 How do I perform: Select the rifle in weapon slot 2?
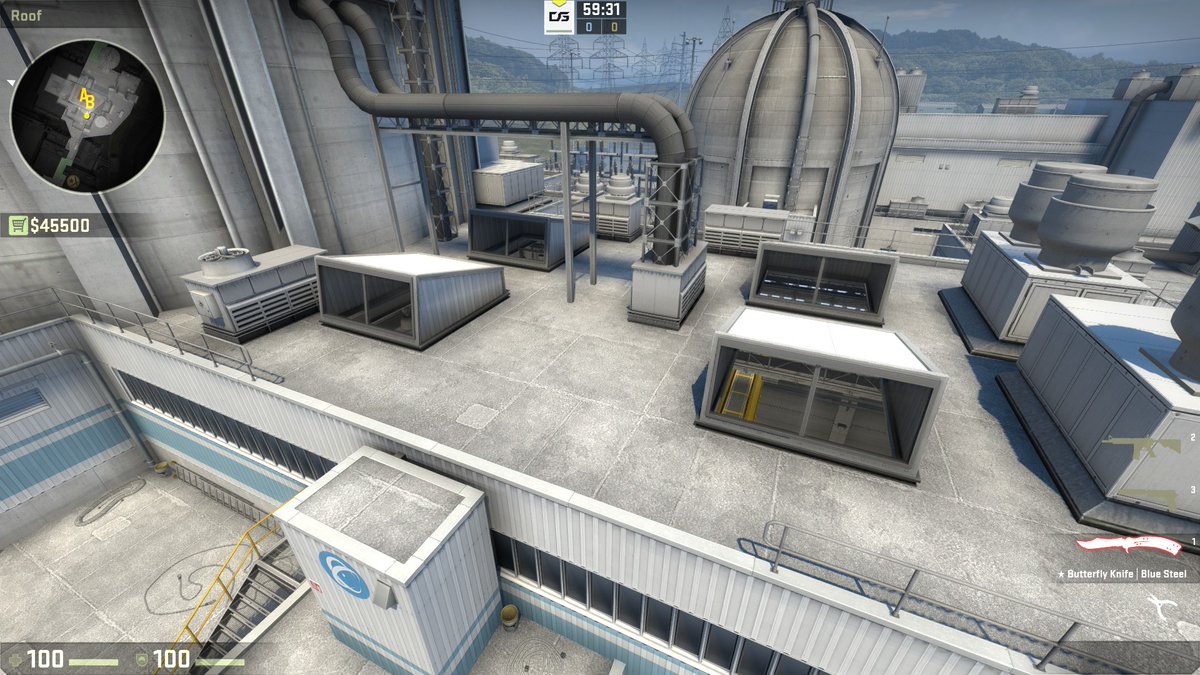1143,445
